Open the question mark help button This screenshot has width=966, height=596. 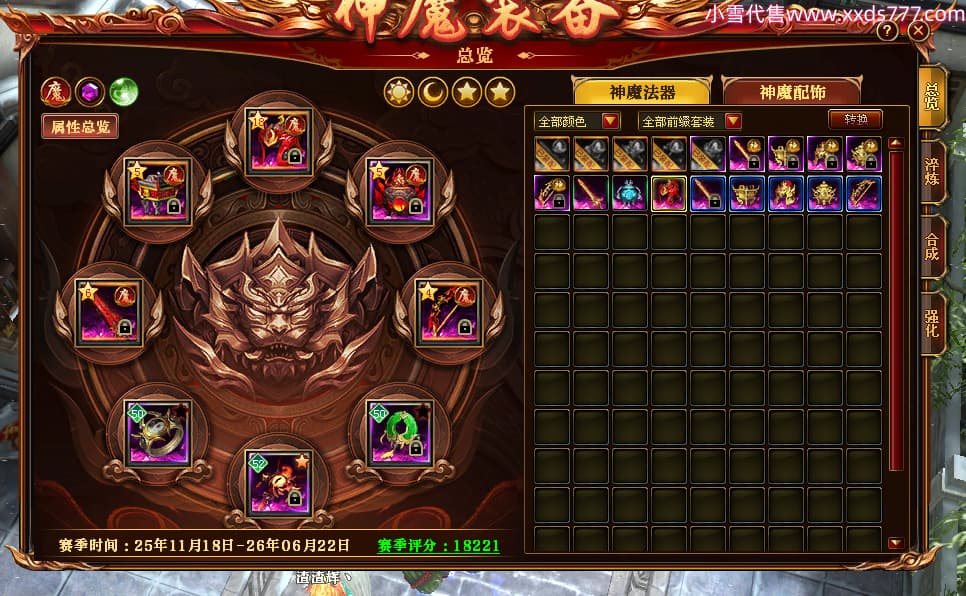(887, 31)
